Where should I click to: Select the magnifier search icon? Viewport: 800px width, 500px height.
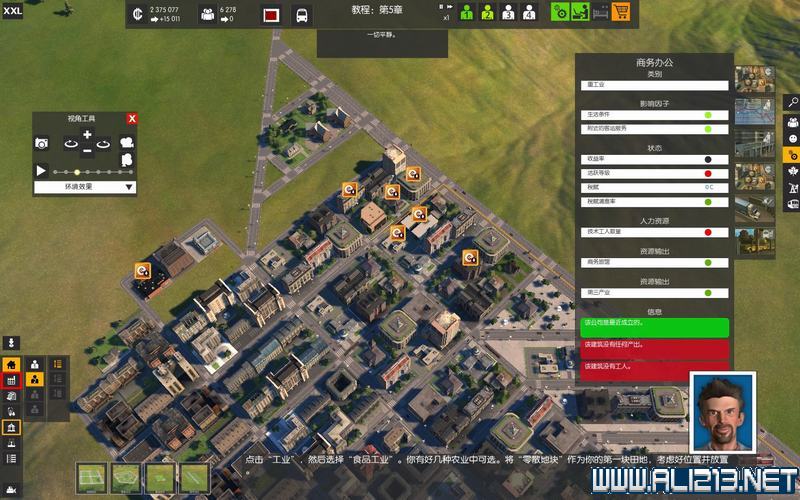pyautogui.click(x=791, y=102)
